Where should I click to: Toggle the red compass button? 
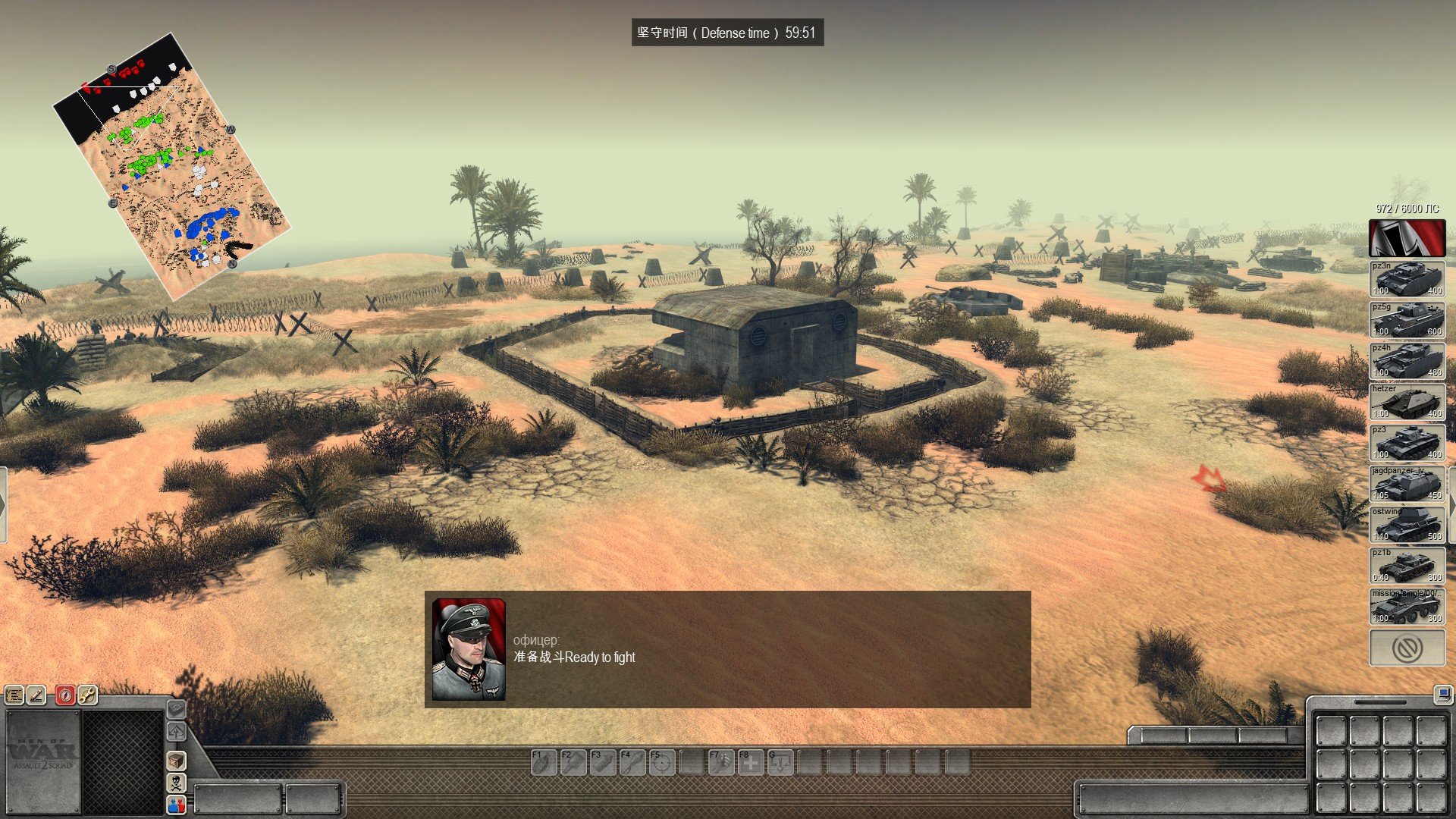[x=66, y=695]
